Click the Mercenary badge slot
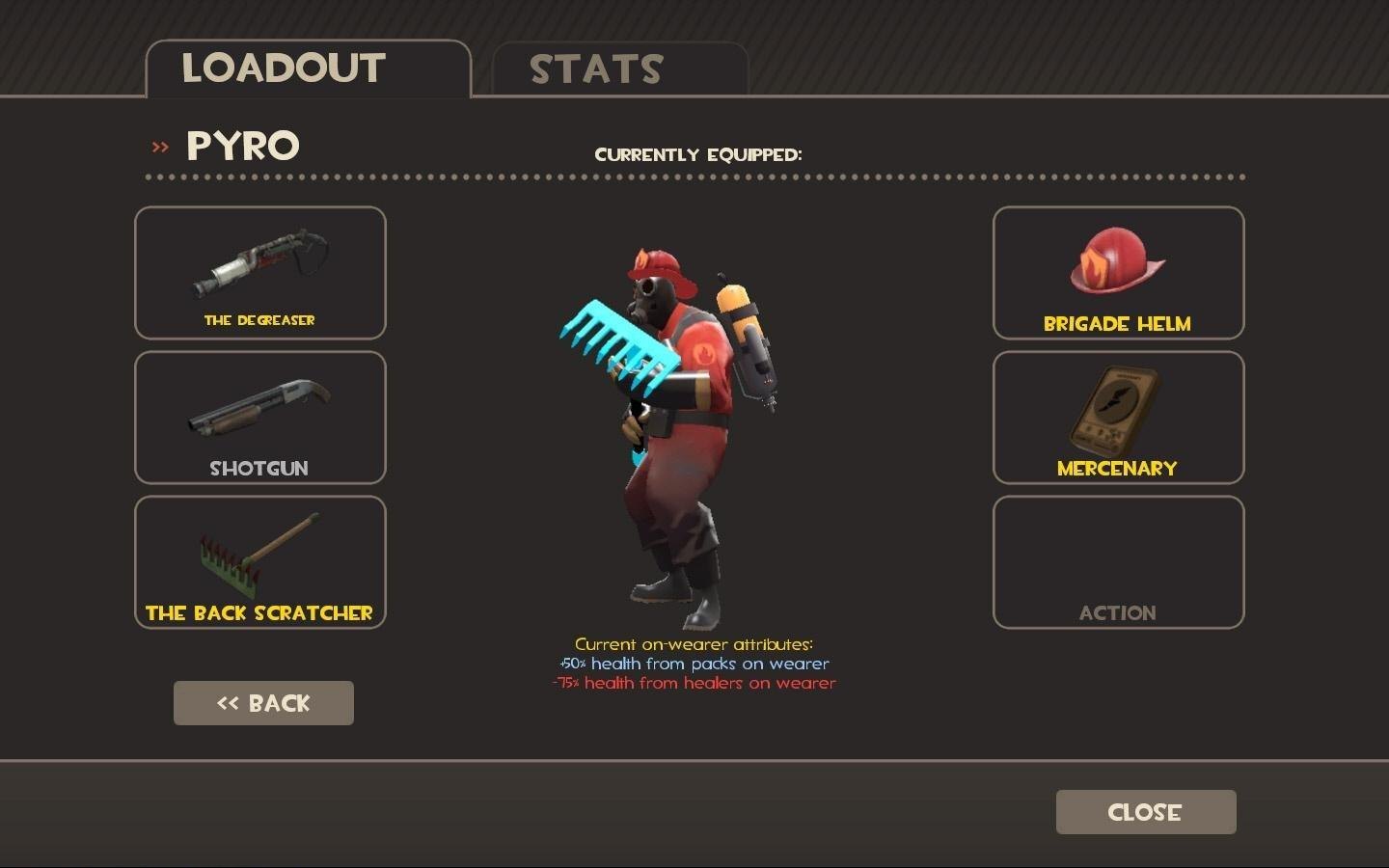1389x868 pixels. coord(1118,418)
